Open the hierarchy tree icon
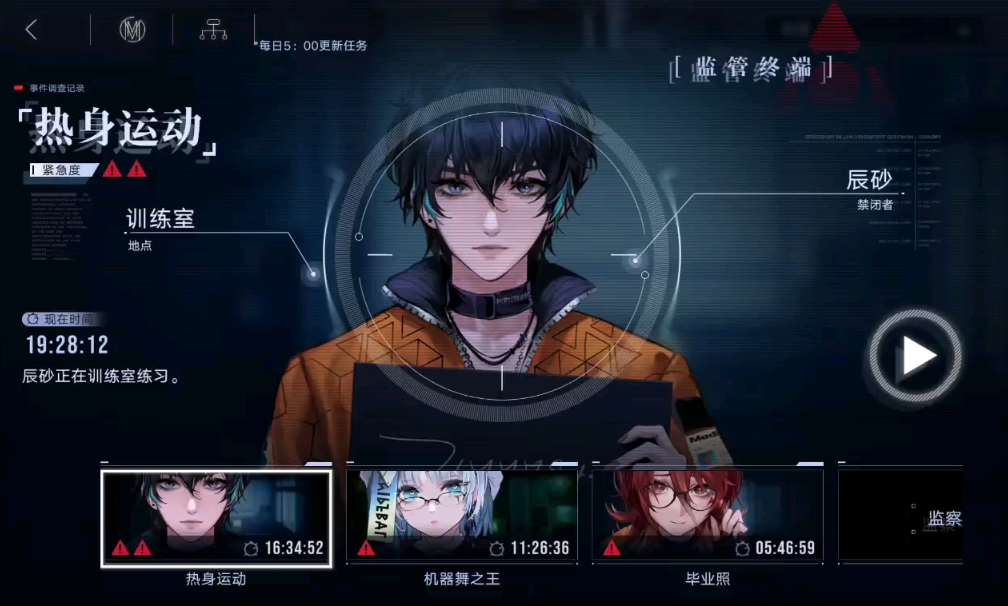The image size is (1008, 606). point(213,30)
